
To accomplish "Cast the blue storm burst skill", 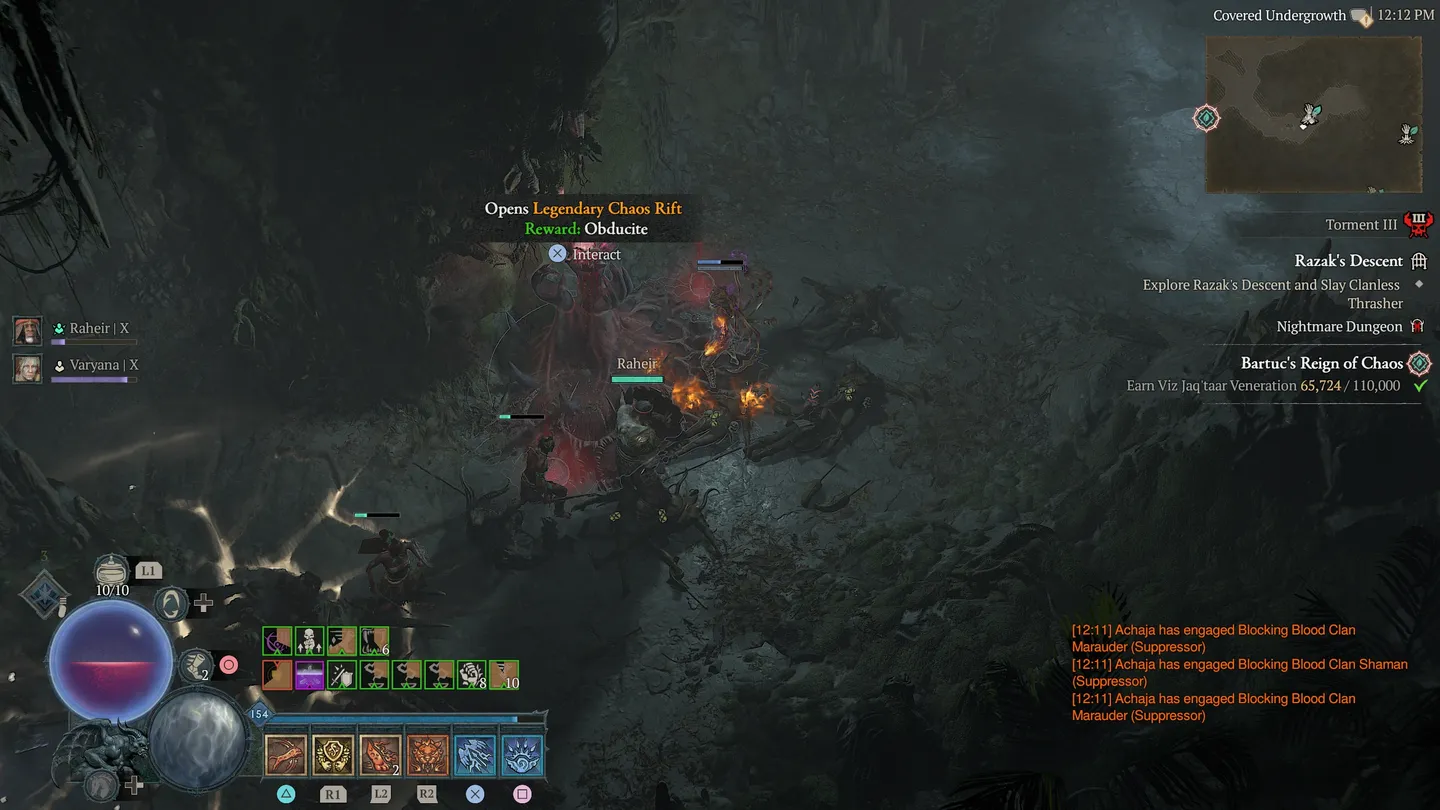I will 522,756.
